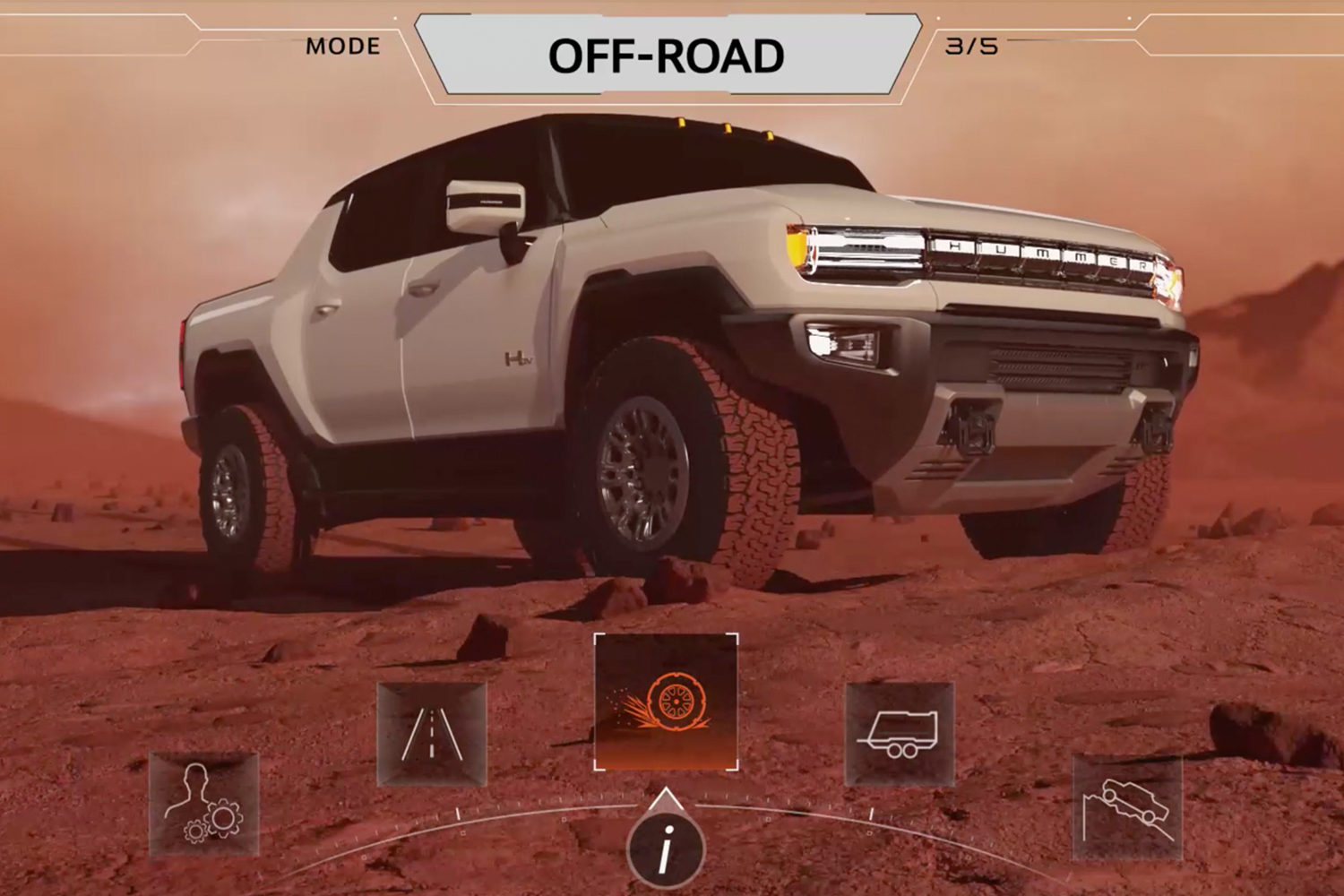Select the personalized driver settings mode icon

204,804
